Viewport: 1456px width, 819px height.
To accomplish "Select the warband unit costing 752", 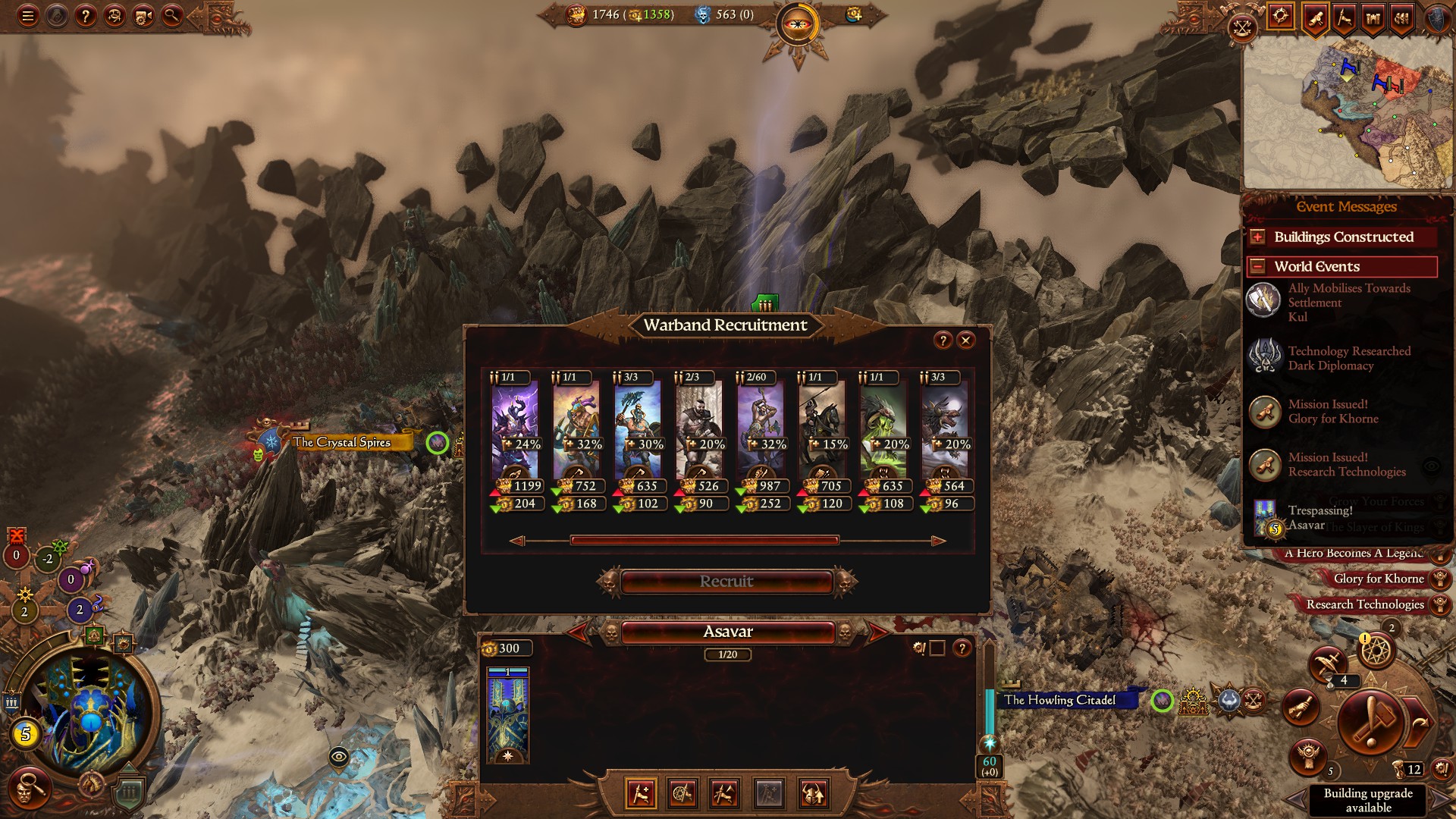I will [x=576, y=441].
